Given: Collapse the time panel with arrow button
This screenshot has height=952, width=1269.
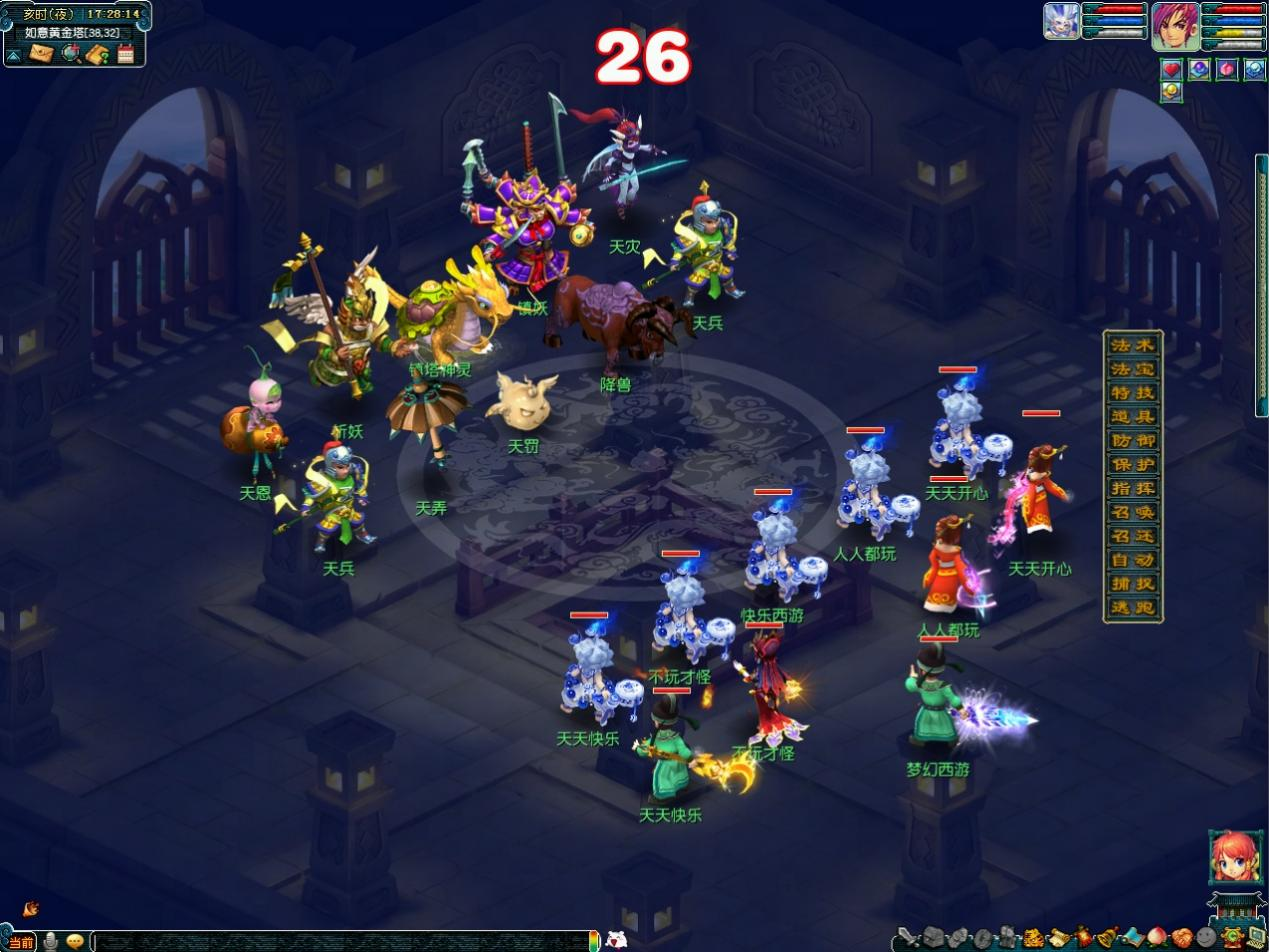Looking at the screenshot, I should (x=13, y=55).
